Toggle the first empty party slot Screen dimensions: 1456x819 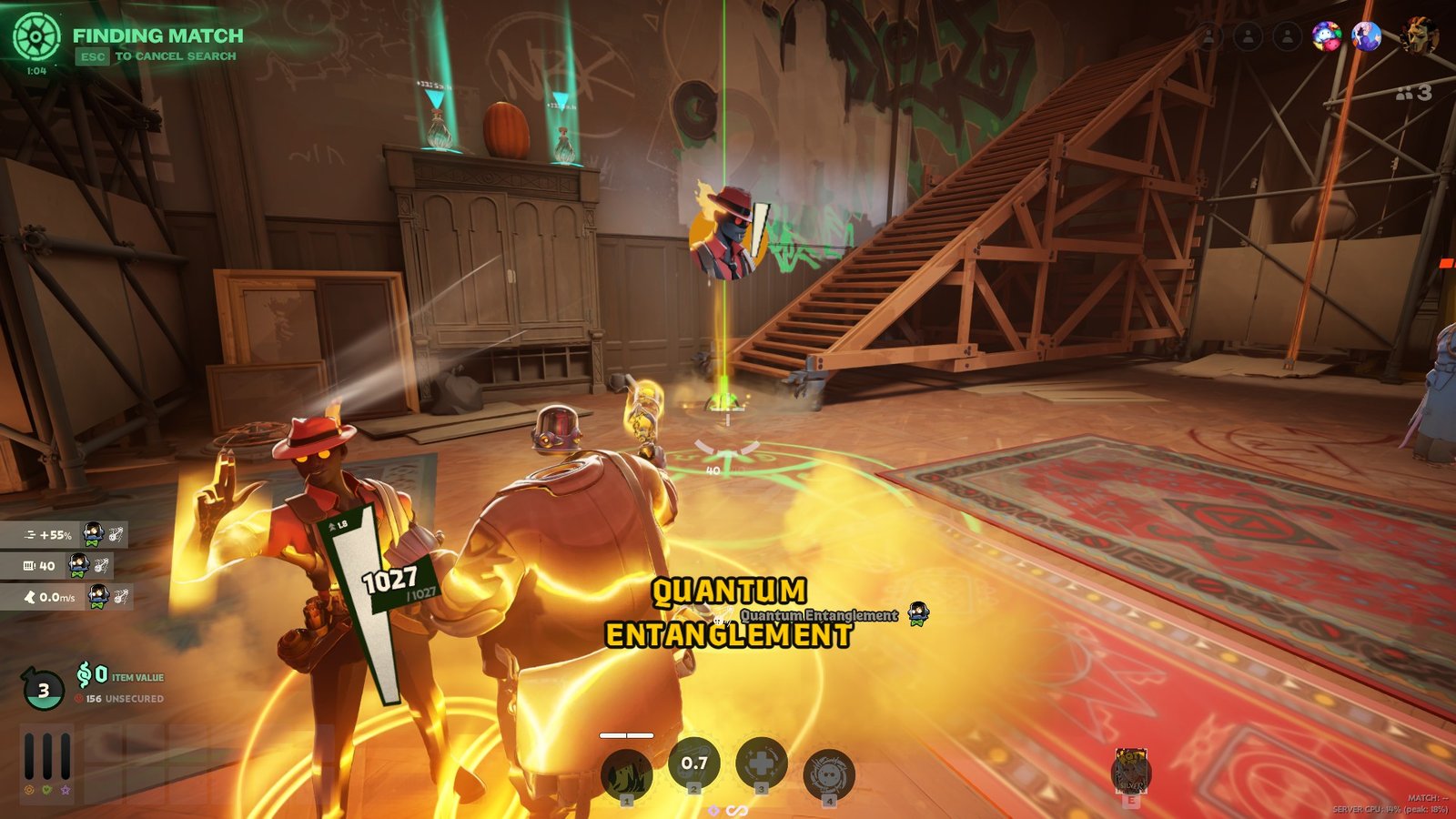coord(1208,36)
